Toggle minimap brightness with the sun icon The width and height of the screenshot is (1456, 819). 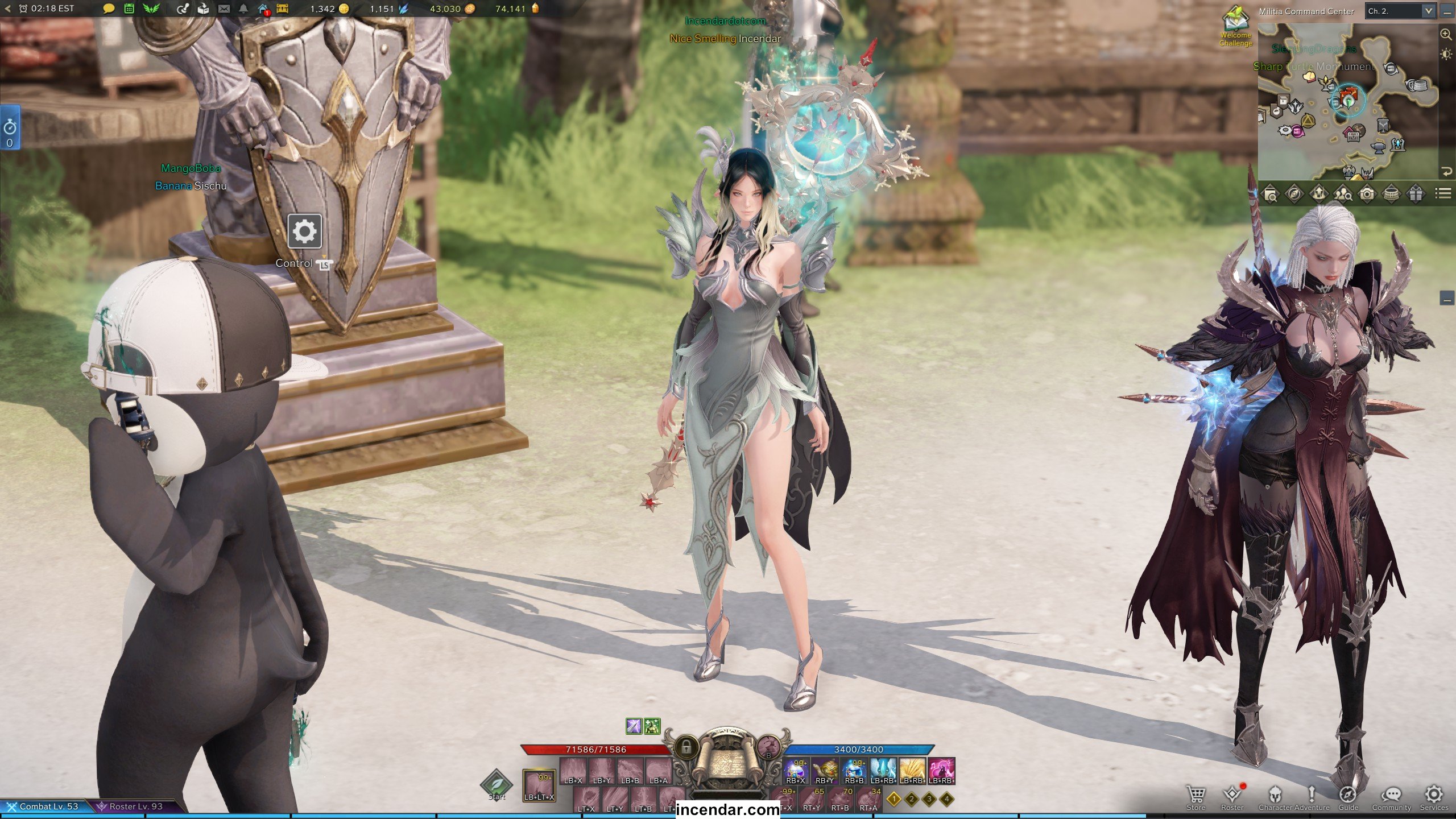pos(1445,55)
